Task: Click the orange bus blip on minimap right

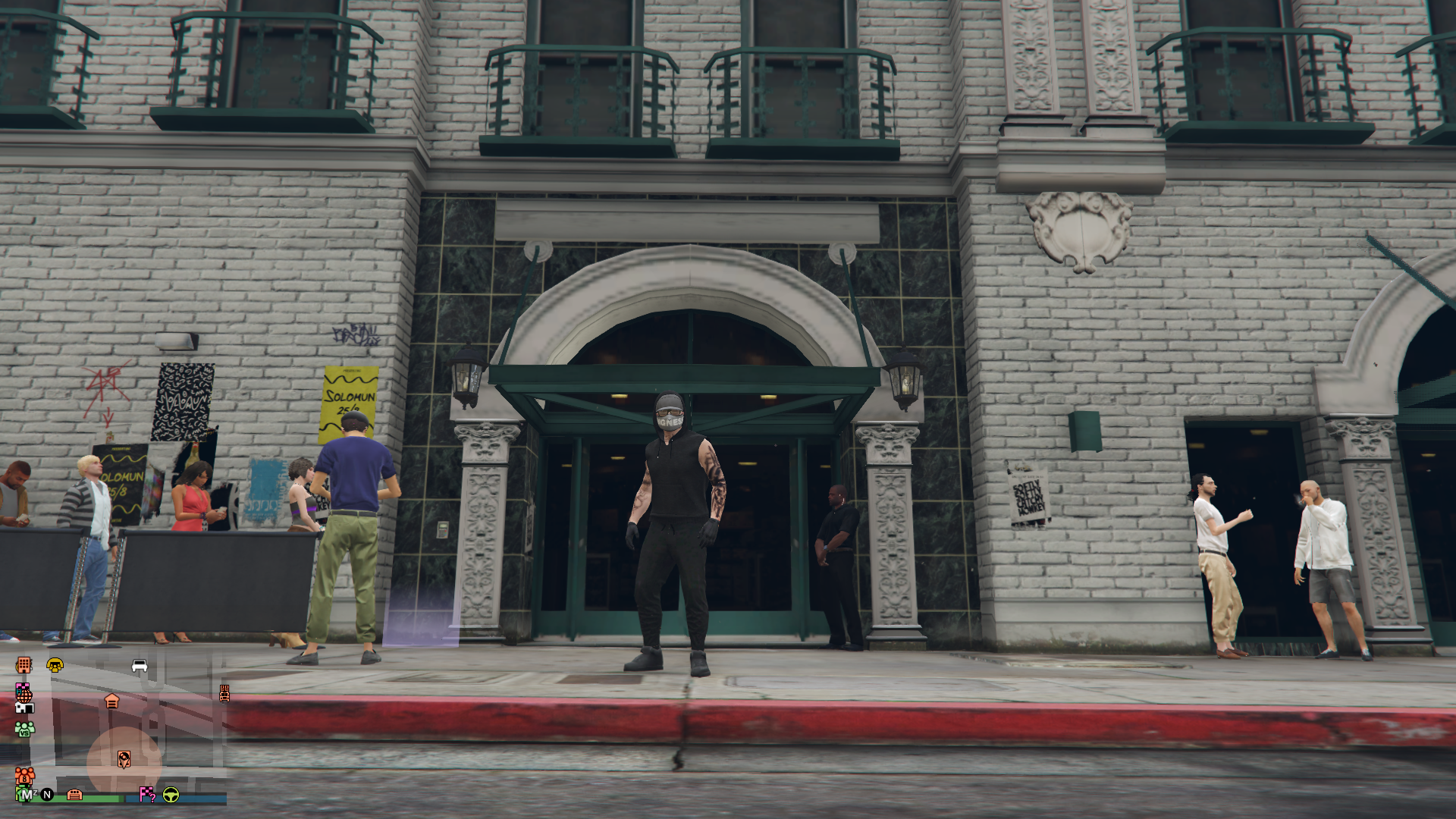Action: (x=224, y=694)
